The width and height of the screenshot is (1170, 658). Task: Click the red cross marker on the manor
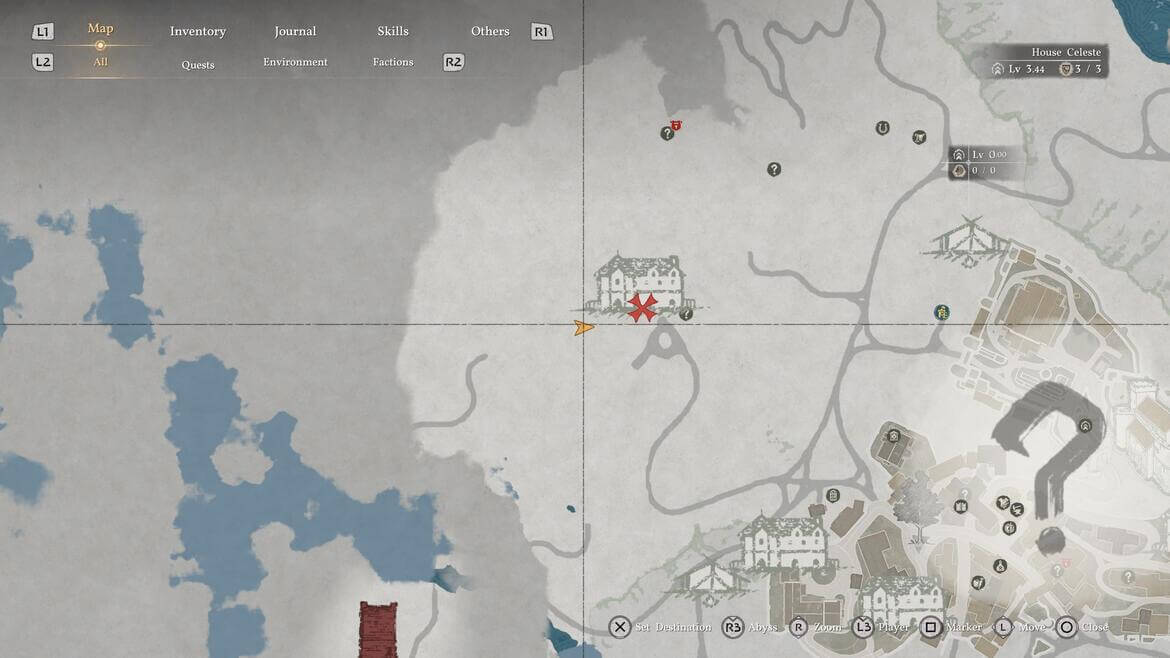642,307
